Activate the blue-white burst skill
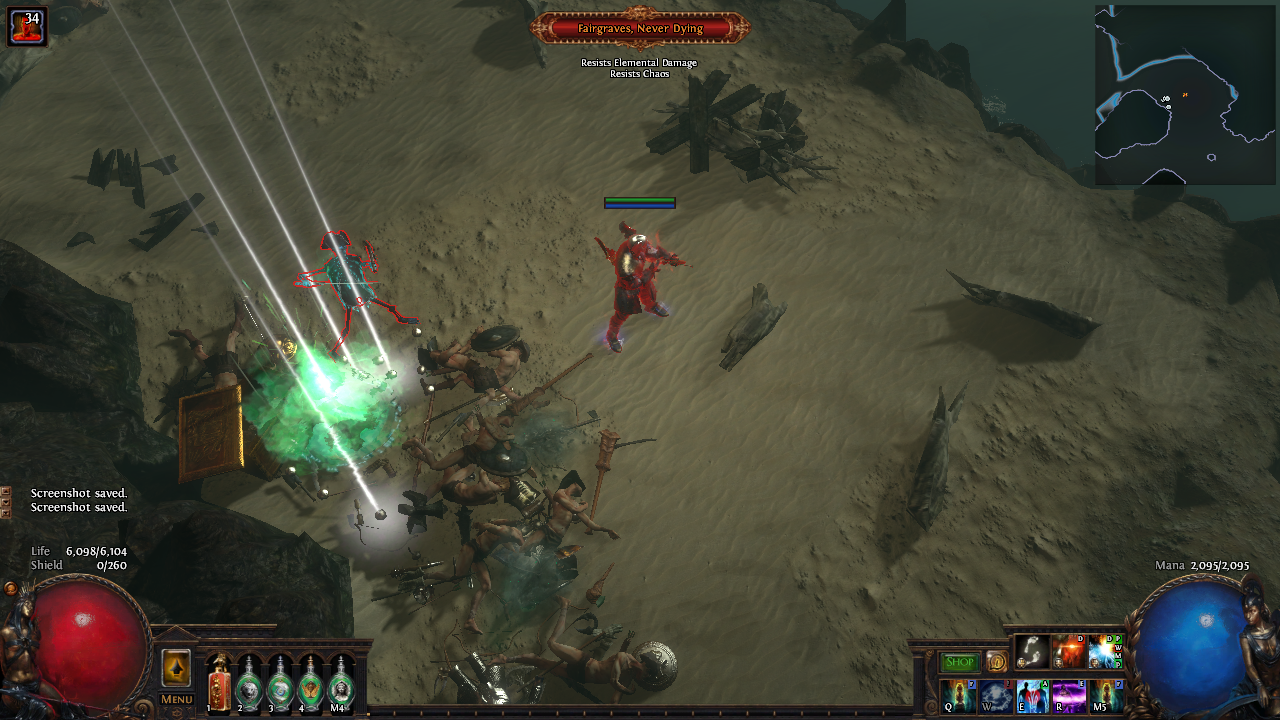Screen dimensions: 1280x720 tap(1105, 652)
